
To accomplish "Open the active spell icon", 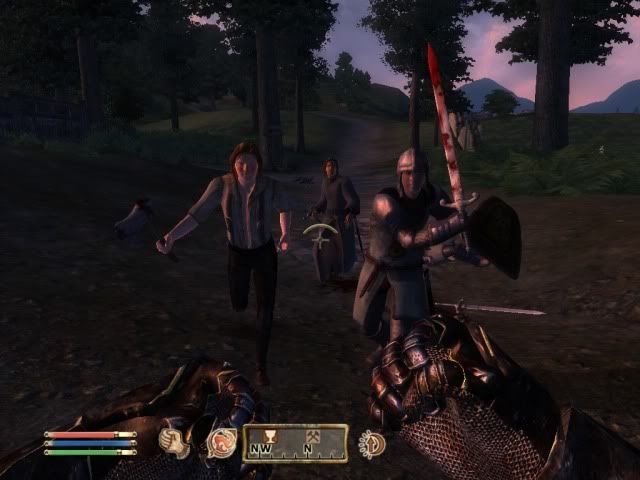I will click(220, 442).
